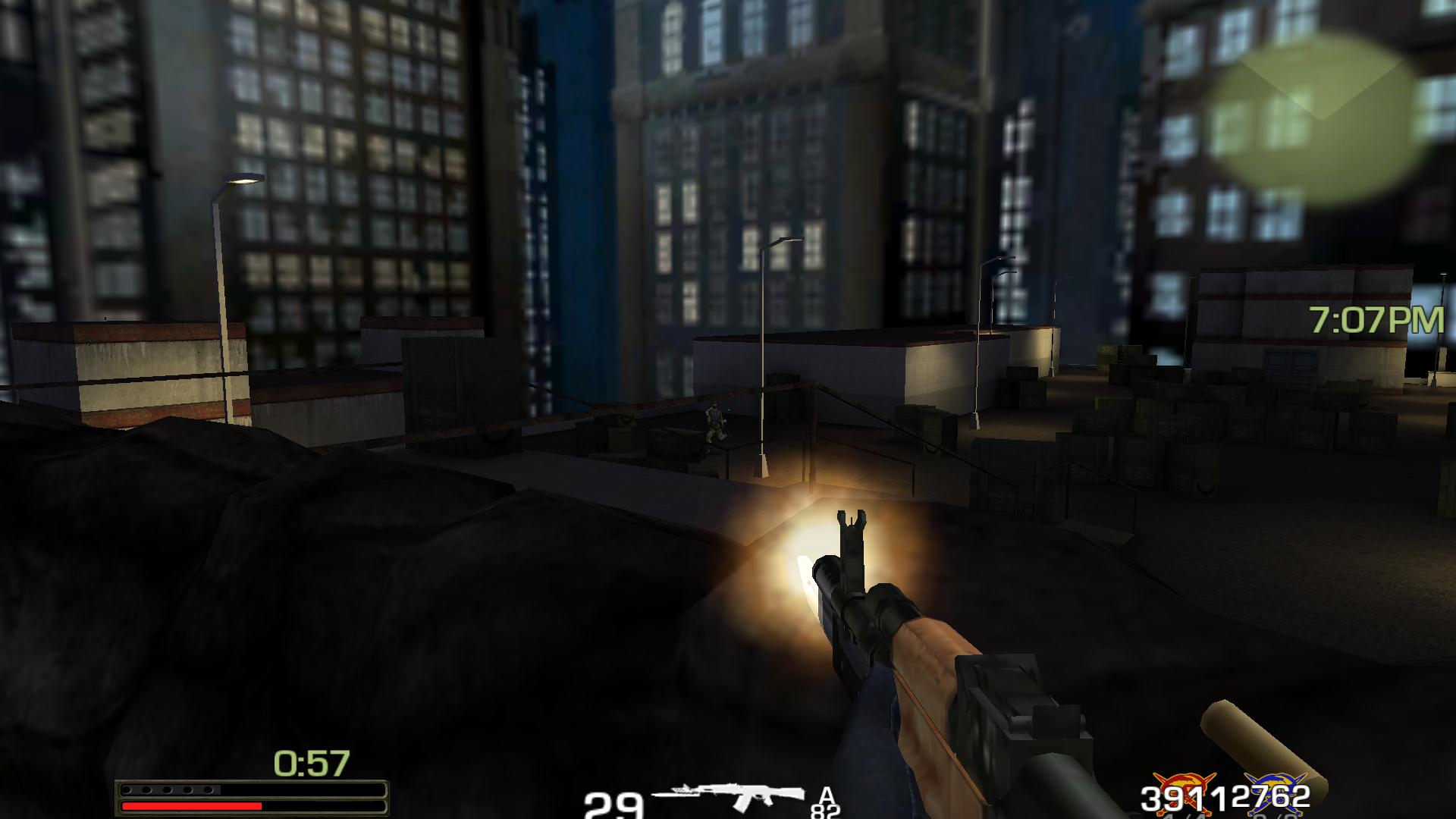Image resolution: width=1456 pixels, height=819 pixels.
Task: Select the AK-47 weapon silhouette icon
Action: coord(730,795)
